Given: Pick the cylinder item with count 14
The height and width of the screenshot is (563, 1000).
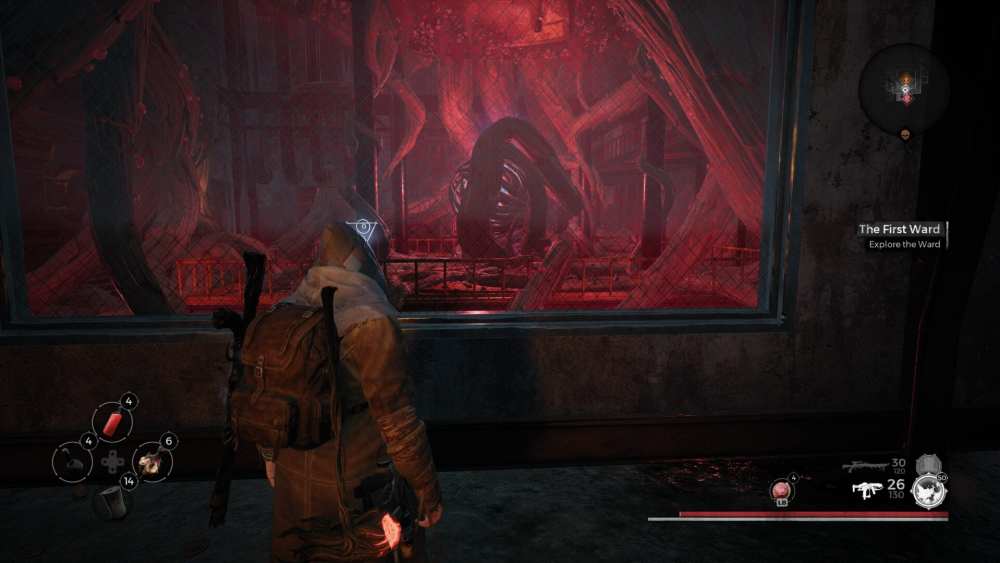Looking at the screenshot, I should [111, 500].
